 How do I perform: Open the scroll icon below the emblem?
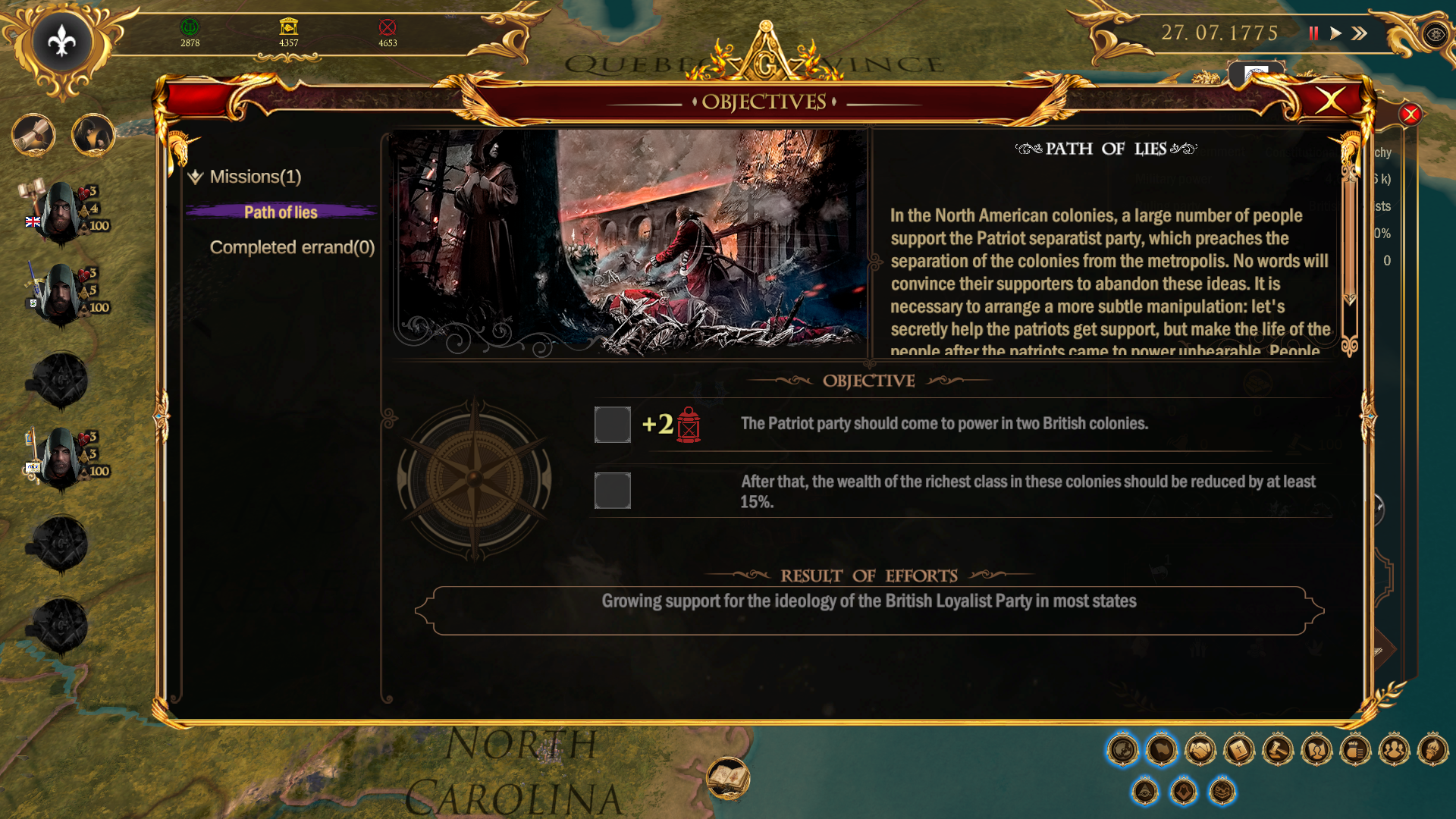tap(34, 135)
